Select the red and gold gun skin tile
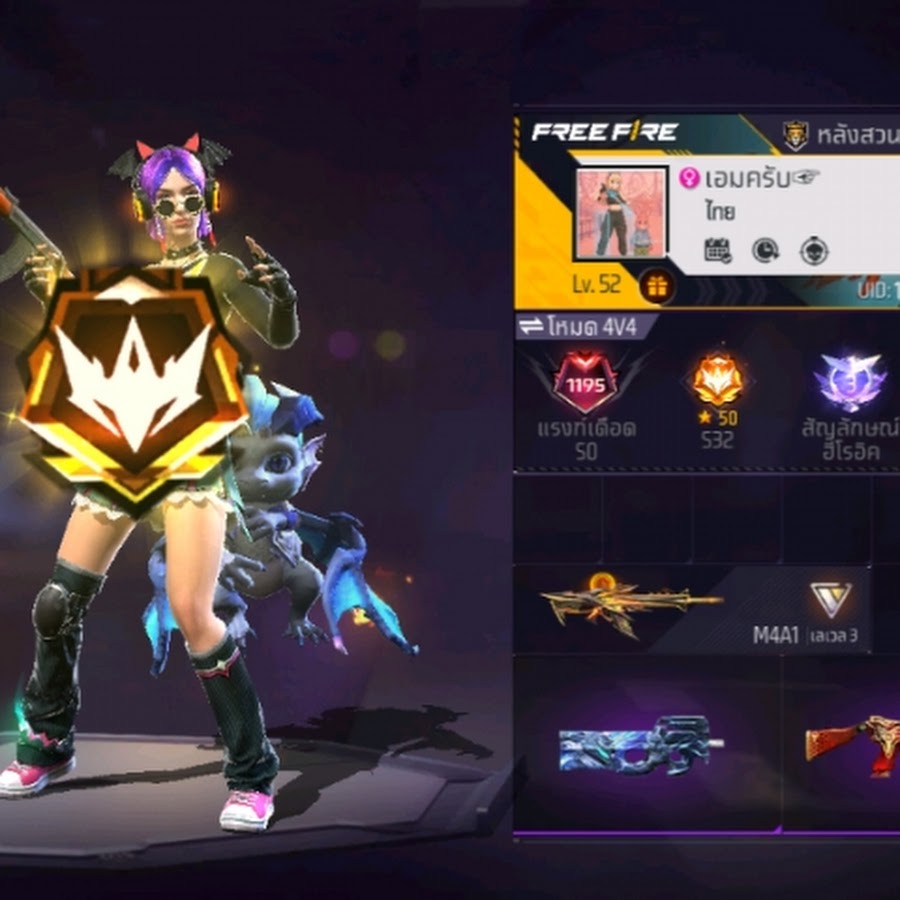Screen dimensions: 900x900 pyautogui.click(x=850, y=745)
